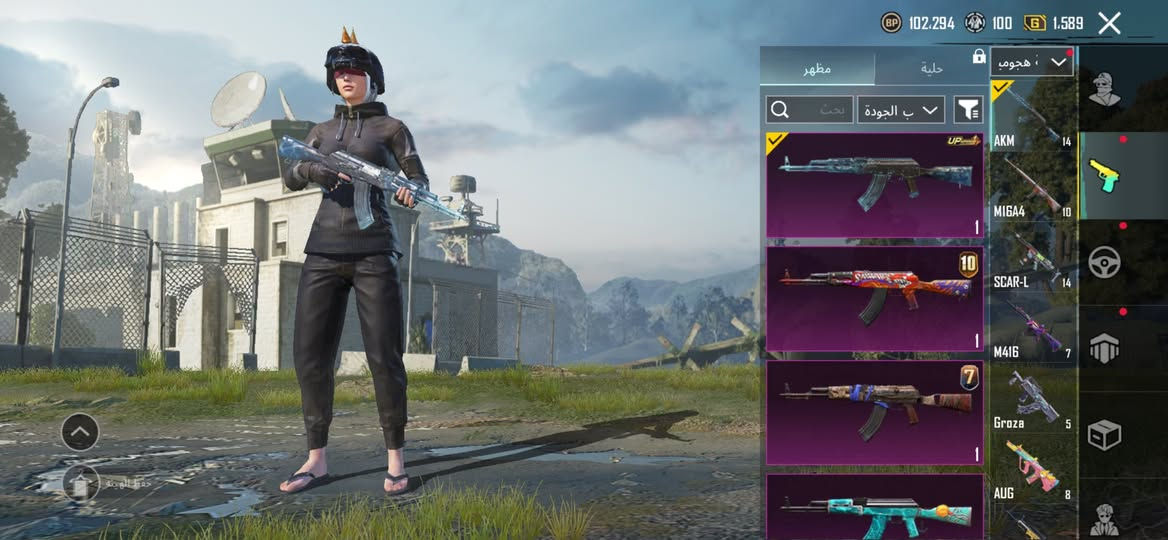Viewport: 1168px width, 540px height.
Task: Select the equipped blue glacier AKM skin
Action: (x=874, y=185)
